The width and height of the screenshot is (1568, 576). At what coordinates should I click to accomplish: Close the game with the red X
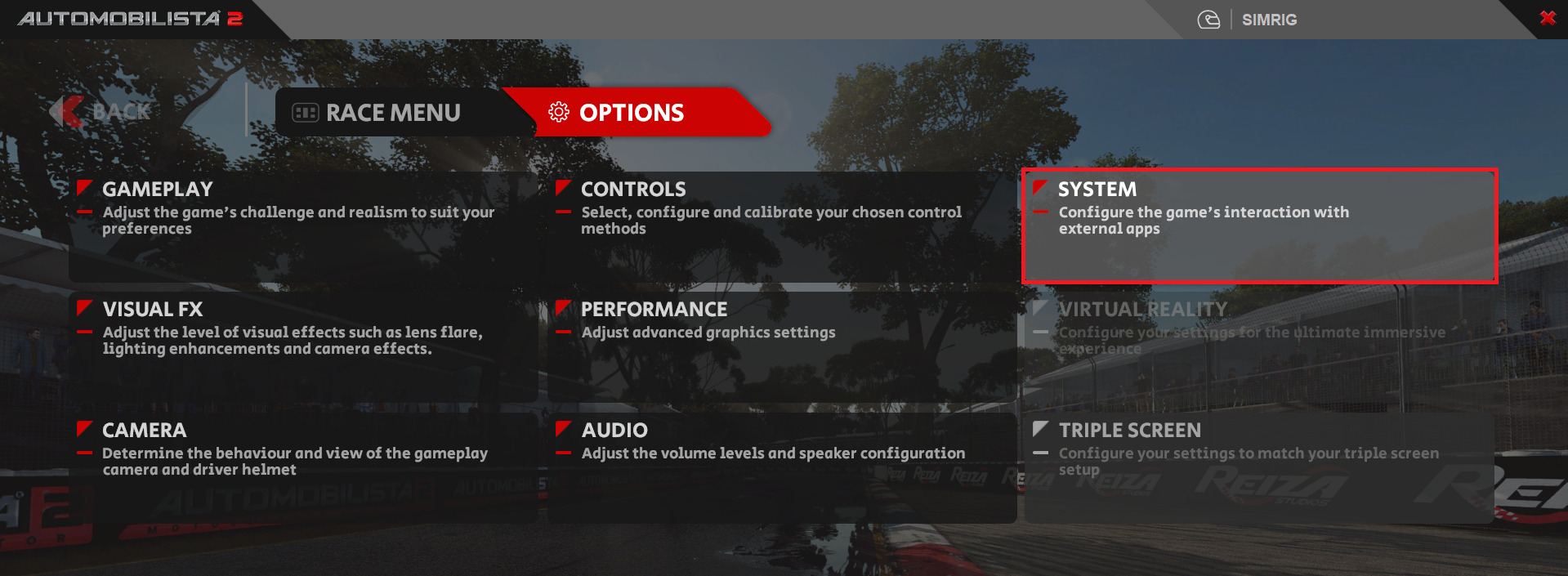click(x=1547, y=18)
